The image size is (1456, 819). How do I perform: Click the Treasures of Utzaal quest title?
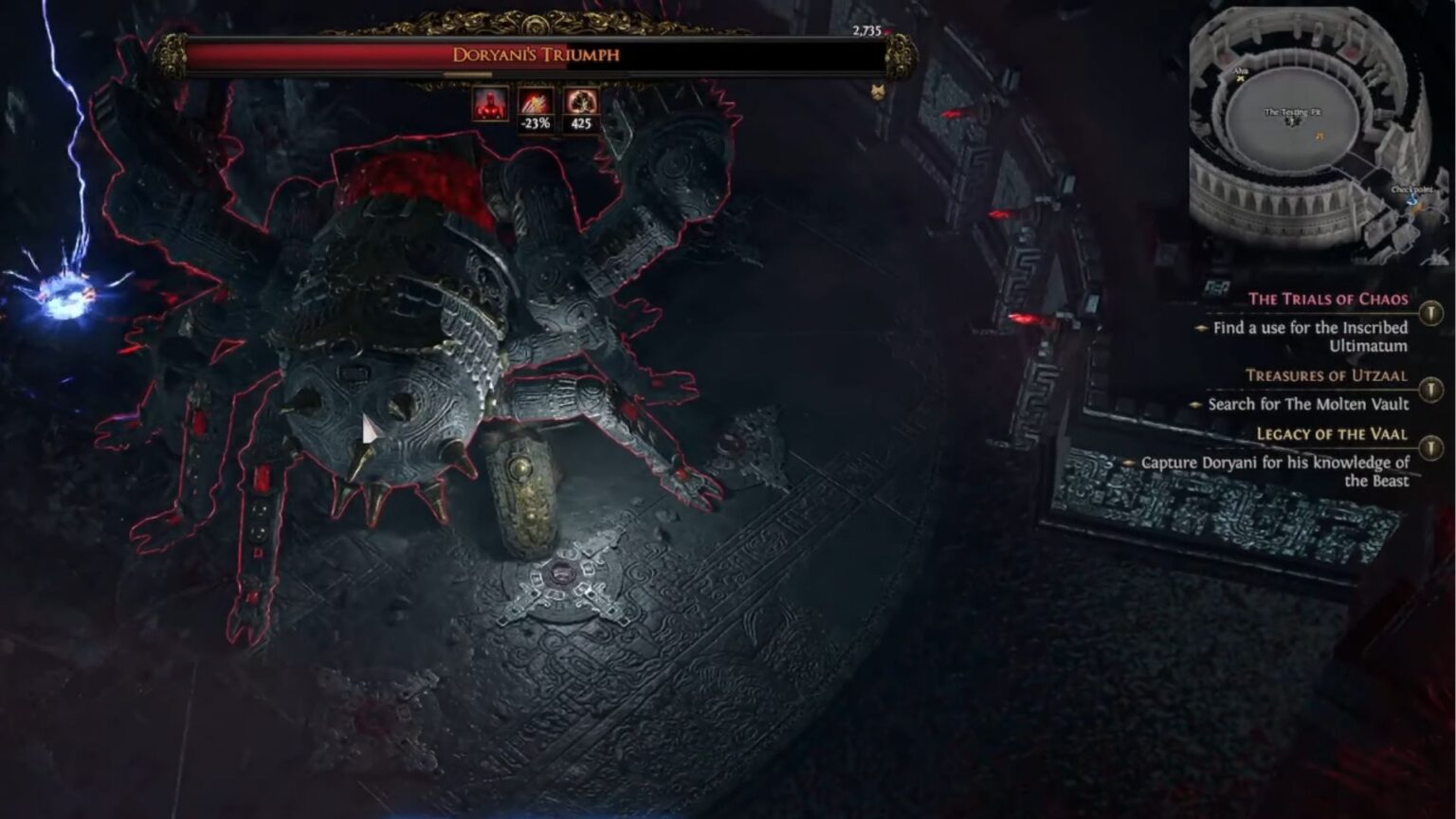click(x=1327, y=375)
